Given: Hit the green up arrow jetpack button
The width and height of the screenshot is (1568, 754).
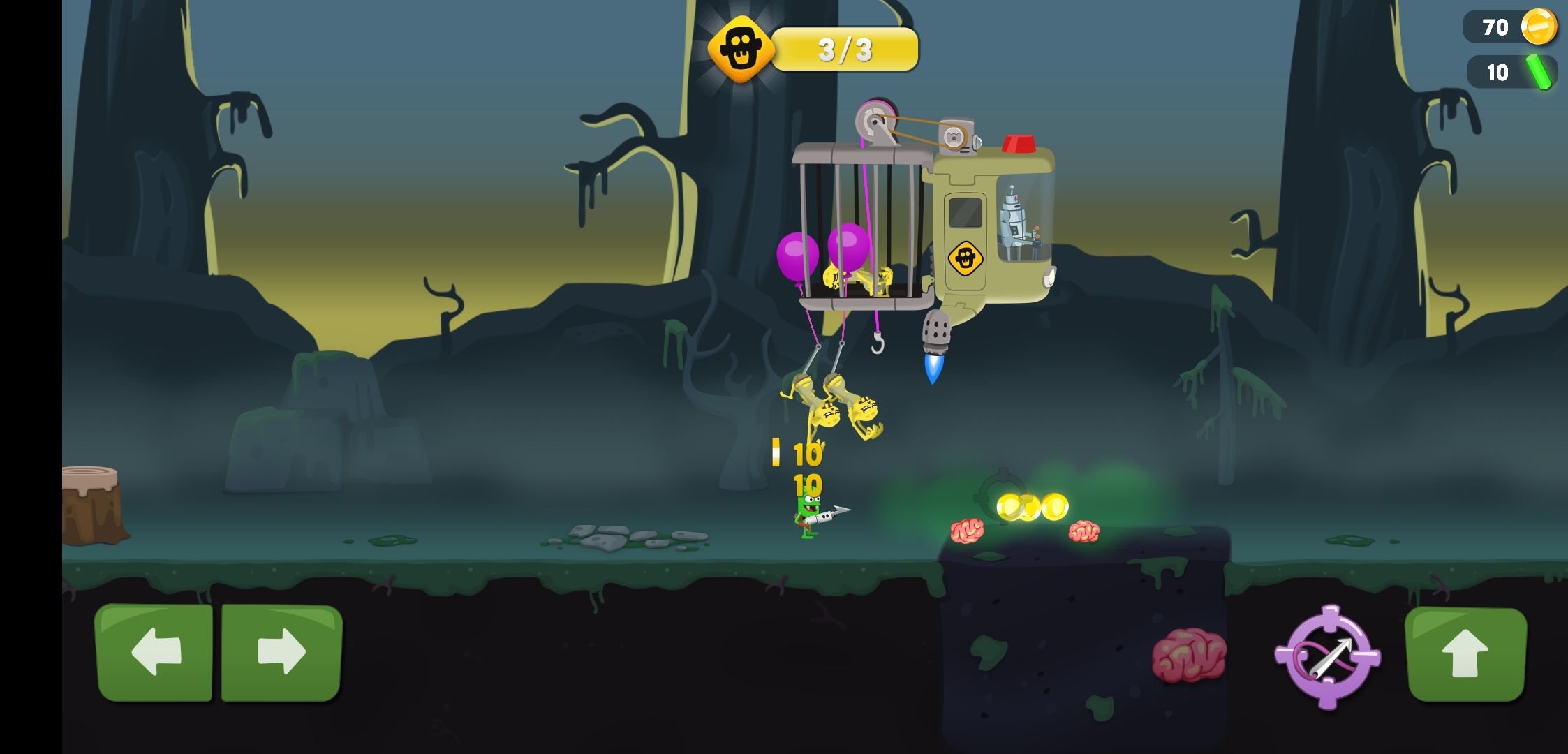Looking at the screenshot, I should [x=1465, y=654].
